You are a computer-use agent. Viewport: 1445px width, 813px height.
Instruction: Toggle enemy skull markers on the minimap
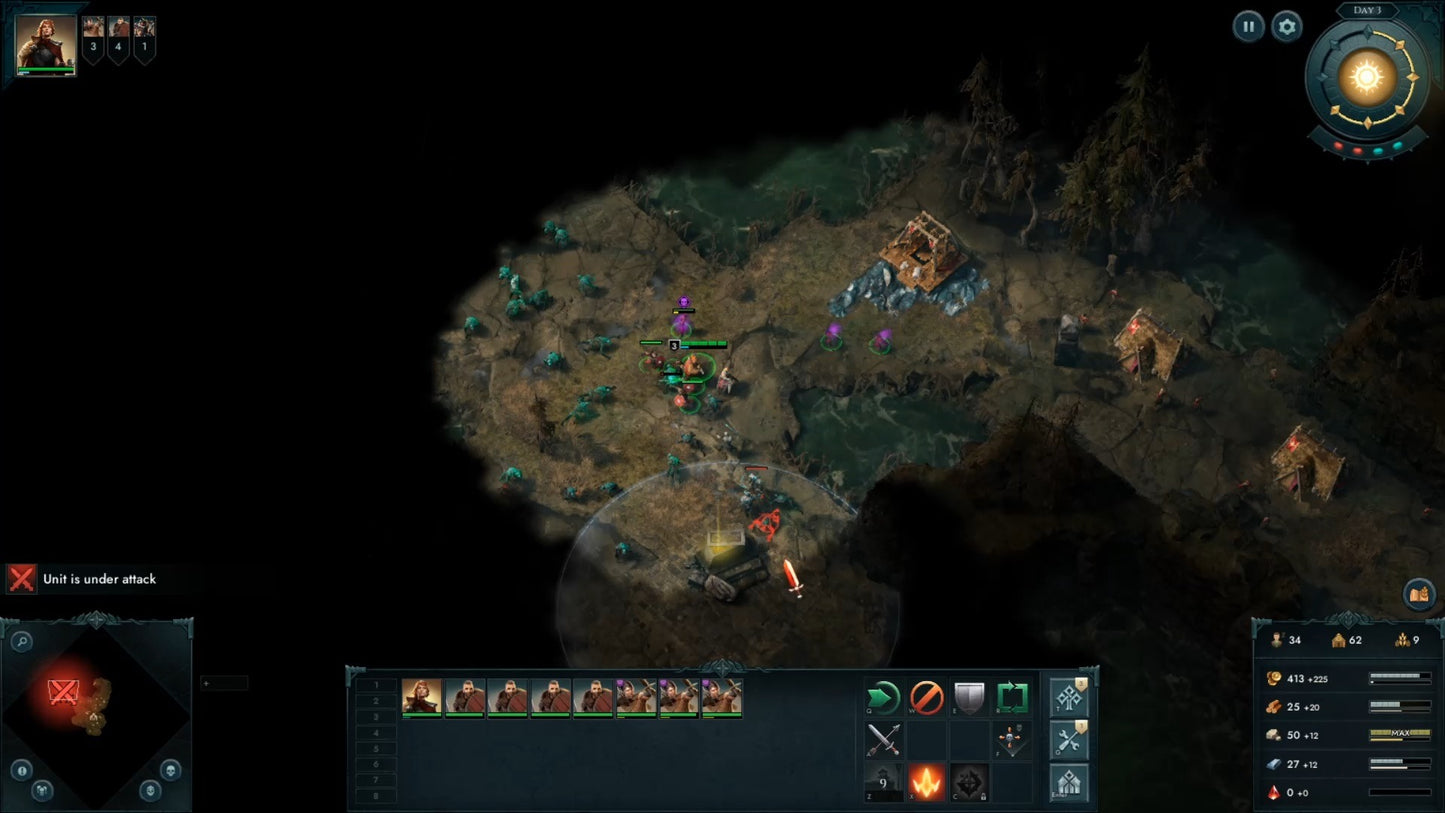(x=171, y=771)
